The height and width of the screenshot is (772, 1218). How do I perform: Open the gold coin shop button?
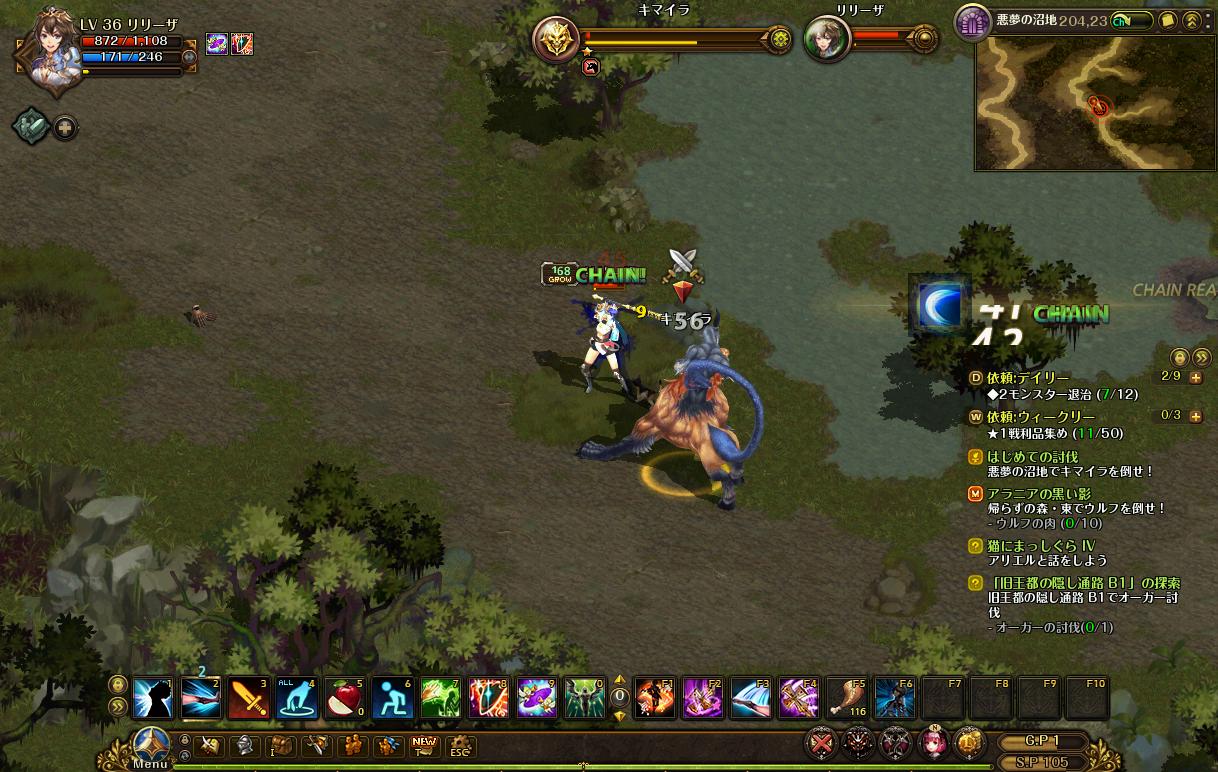(969, 742)
